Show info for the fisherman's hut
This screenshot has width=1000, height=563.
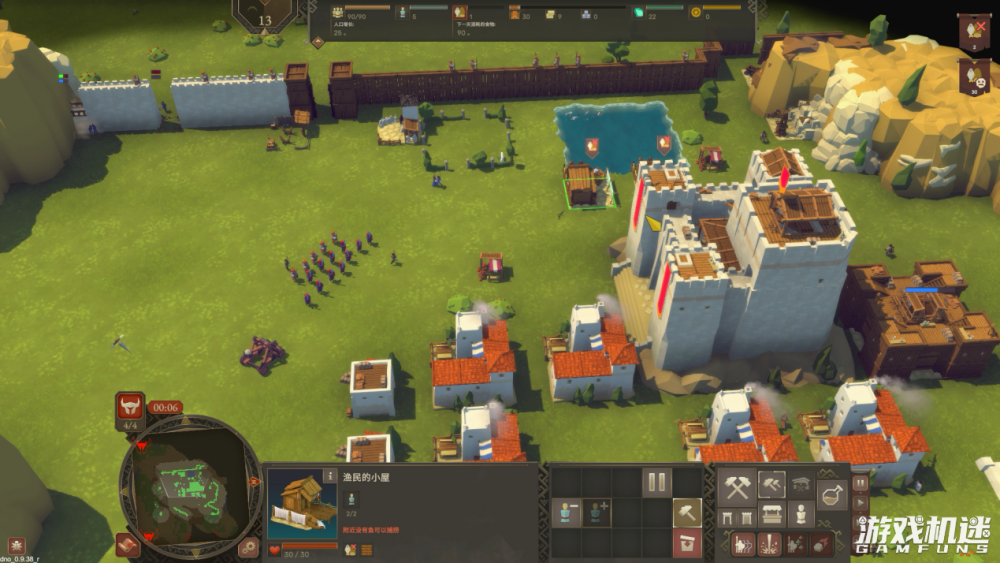330,476
